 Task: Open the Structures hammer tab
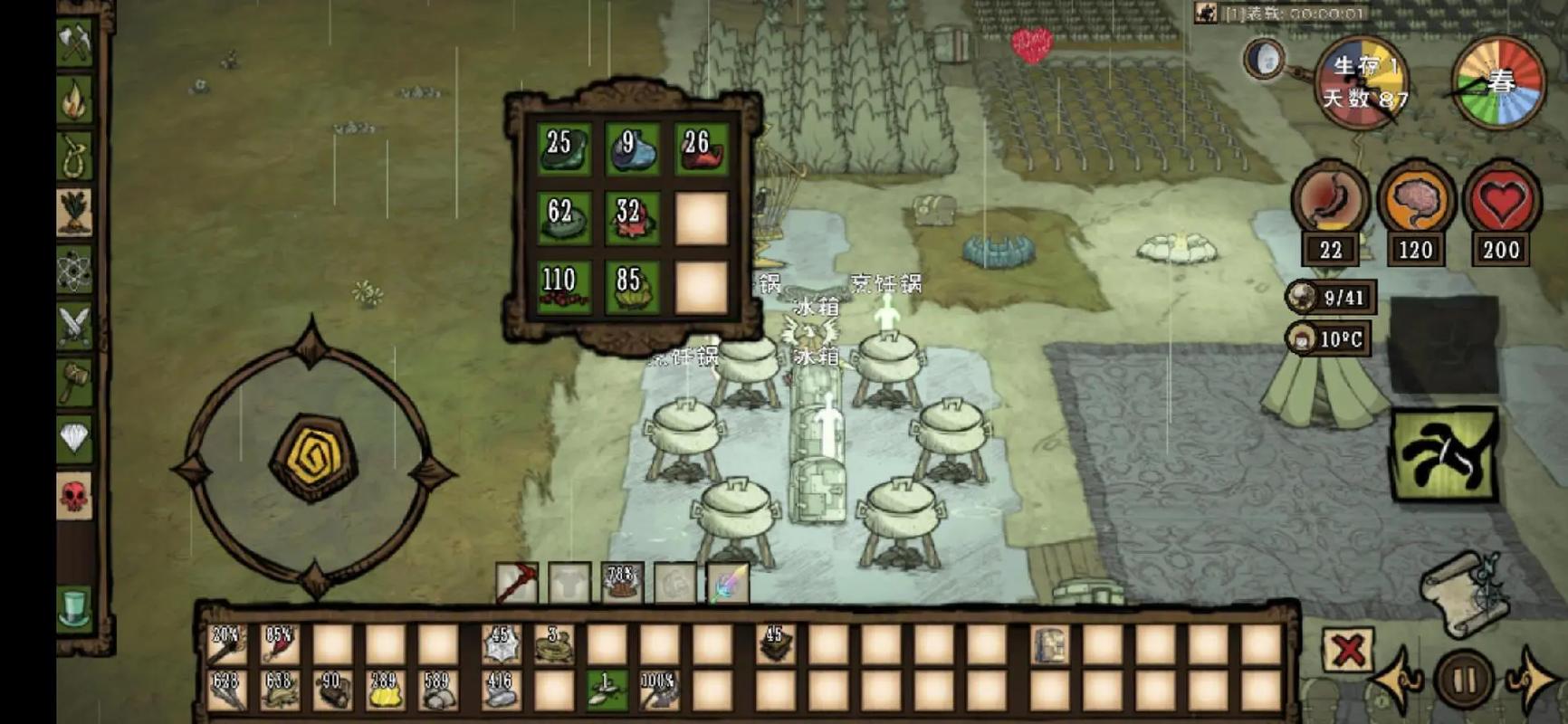click(x=74, y=381)
